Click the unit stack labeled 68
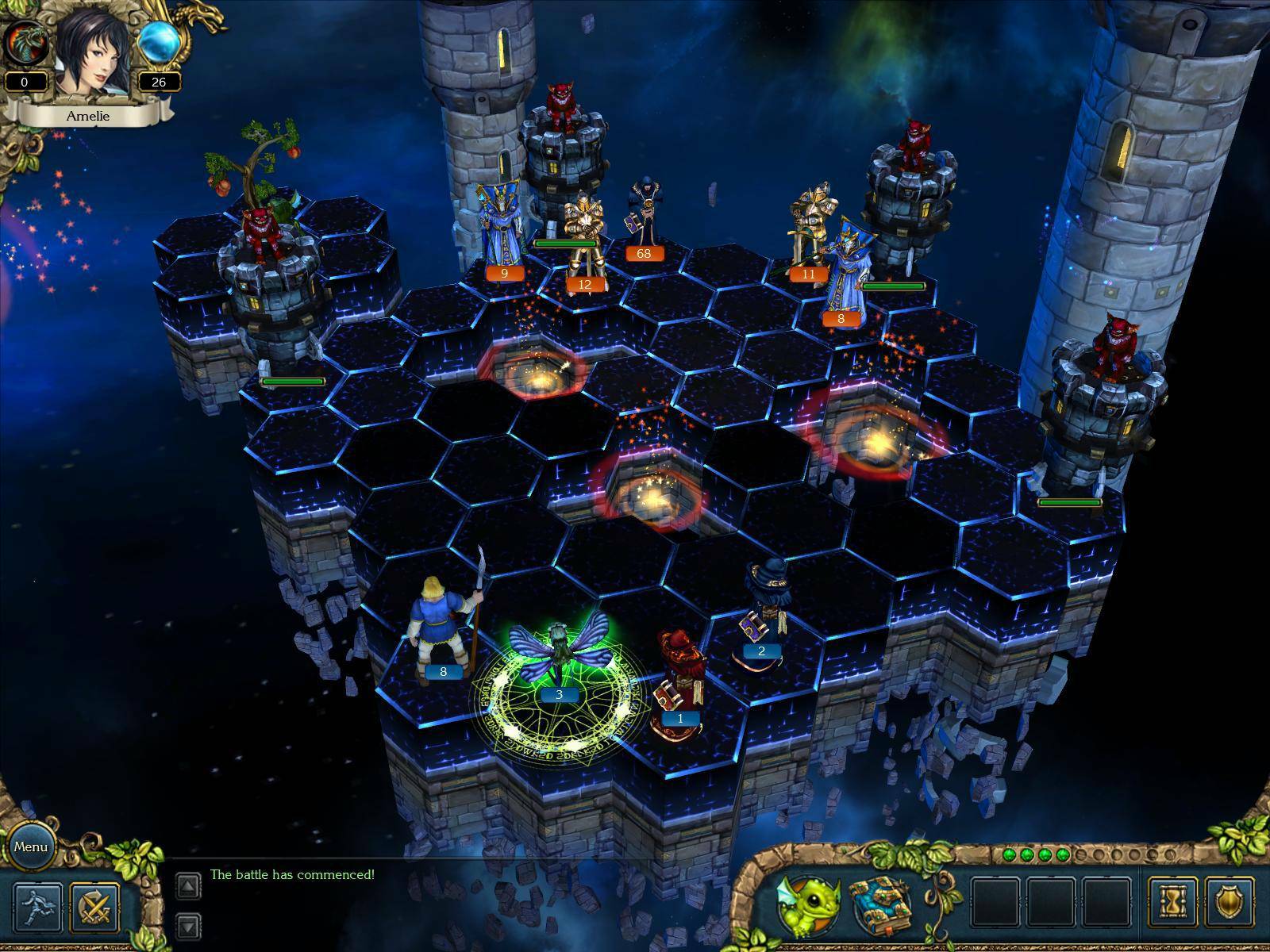 click(643, 252)
